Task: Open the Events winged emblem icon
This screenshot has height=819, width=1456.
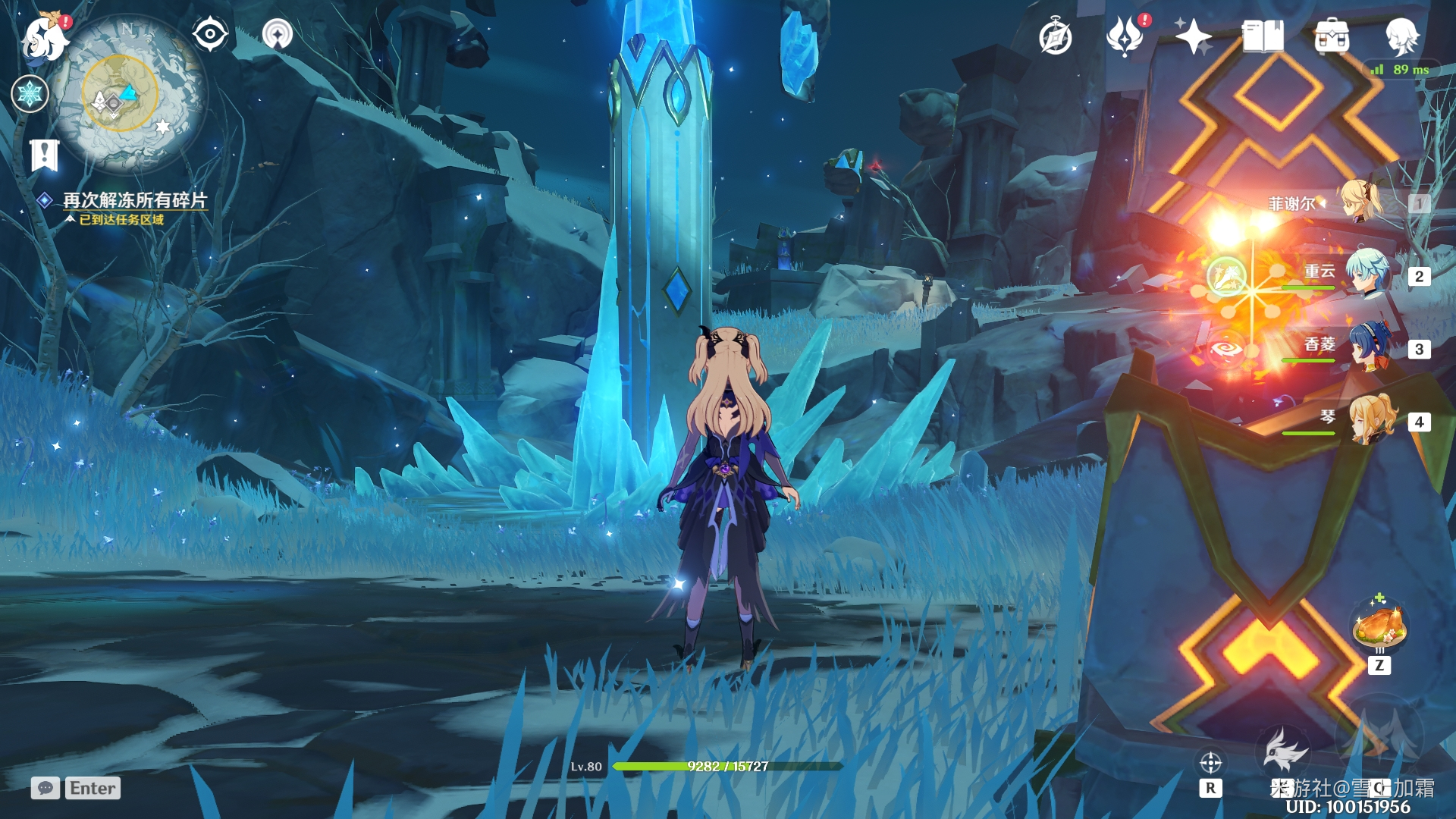Action: click(1125, 37)
